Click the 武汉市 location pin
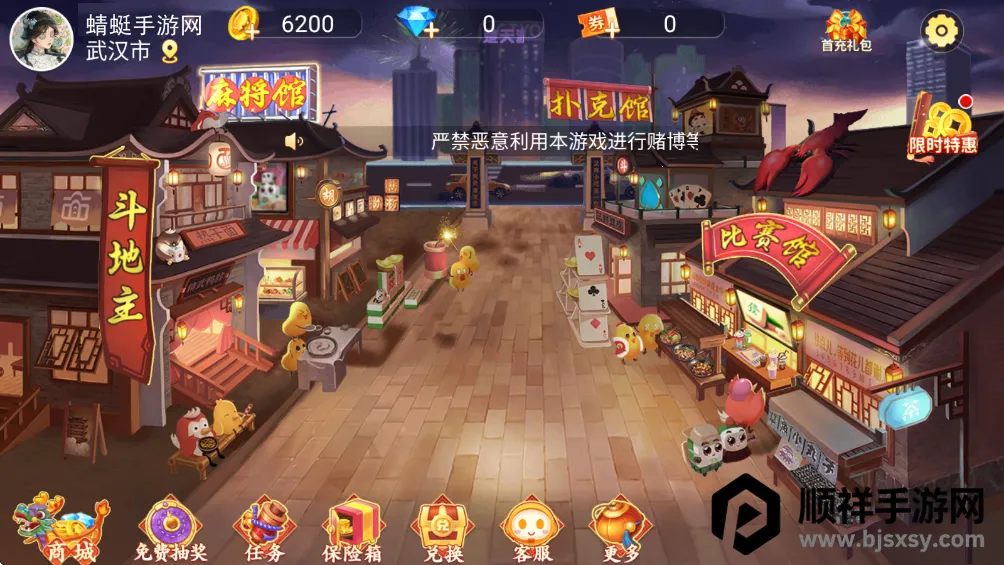 [169, 51]
